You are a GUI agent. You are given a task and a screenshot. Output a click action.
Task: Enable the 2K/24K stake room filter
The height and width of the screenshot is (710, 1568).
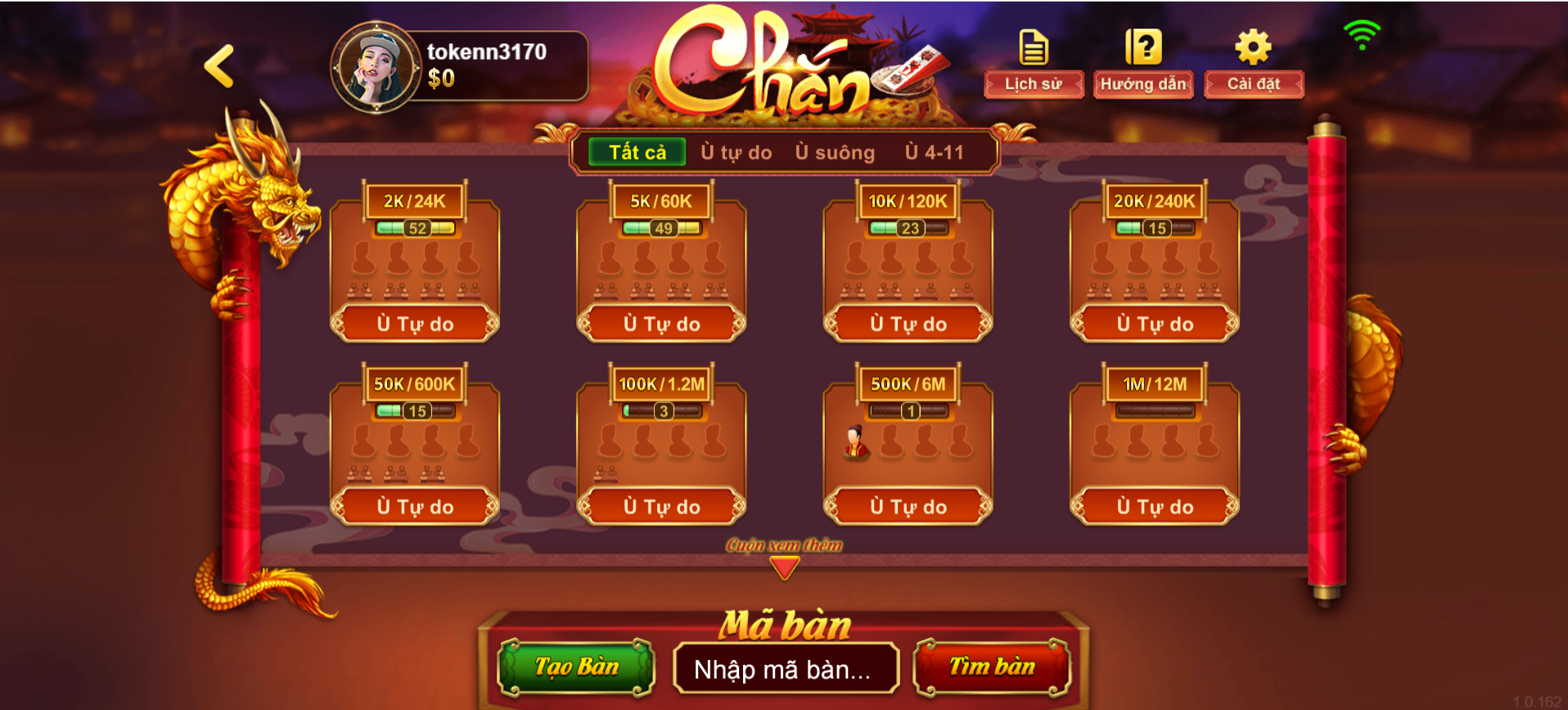(x=415, y=200)
